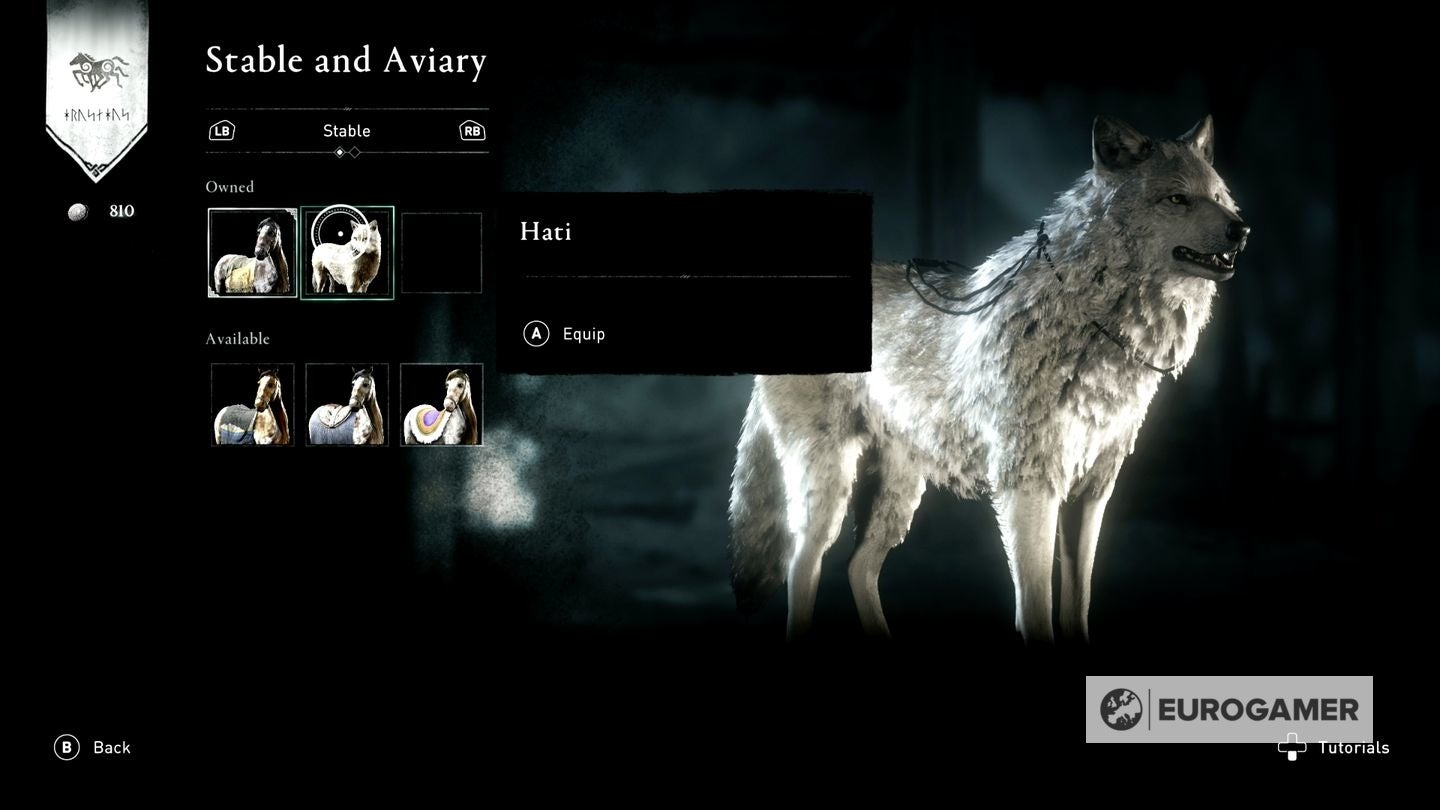The height and width of the screenshot is (810, 1440).
Task: Switch to the Stable tab
Action: (347, 130)
